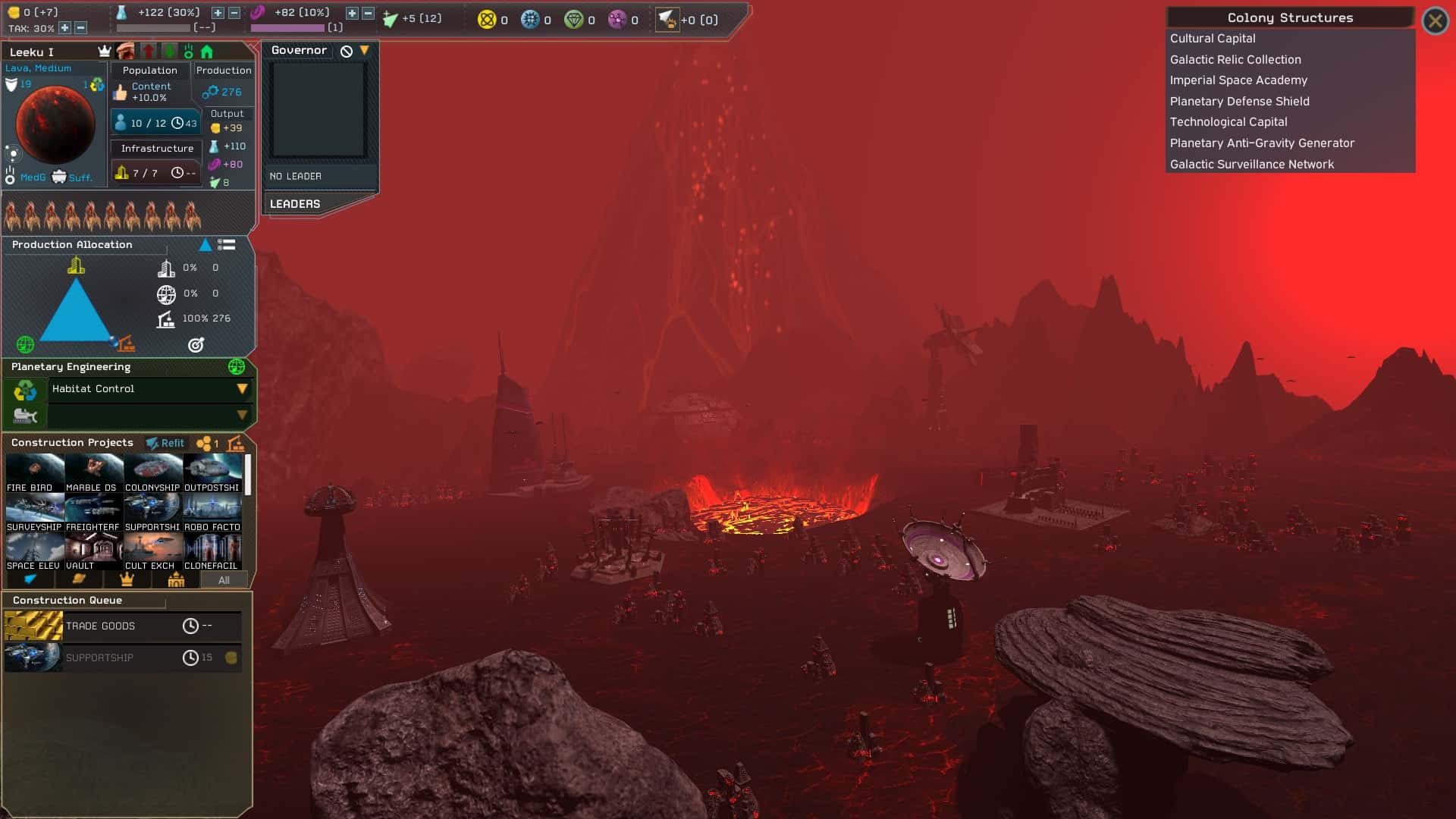The height and width of the screenshot is (819, 1456).
Task: Build the Robo Factory project
Action: click(x=212, y=513)
